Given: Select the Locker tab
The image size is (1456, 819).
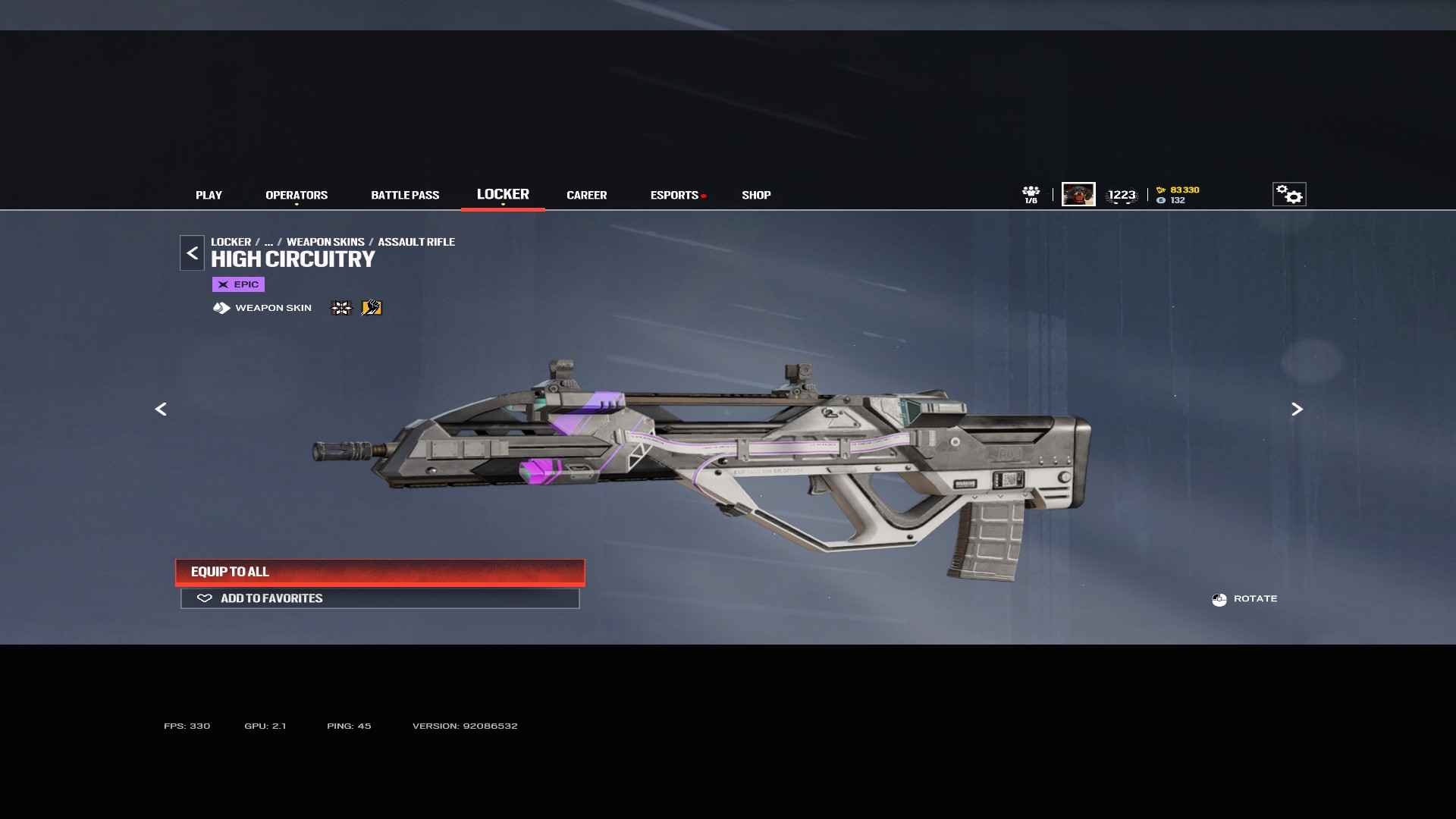Looking at the screenshot, I should [503, 194].
